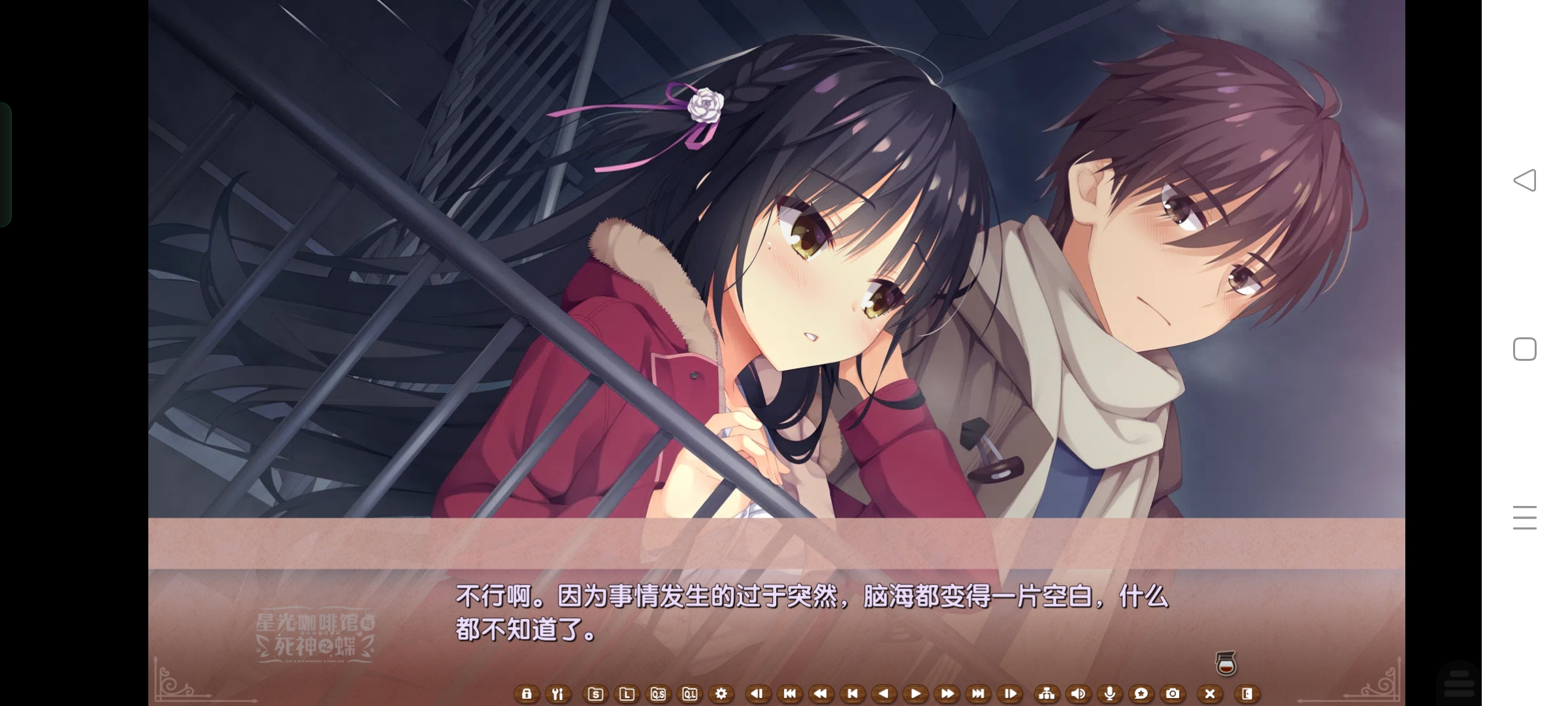Click the double-arrow rewind button
1568x706 pixels.
[x=821, y=694]
